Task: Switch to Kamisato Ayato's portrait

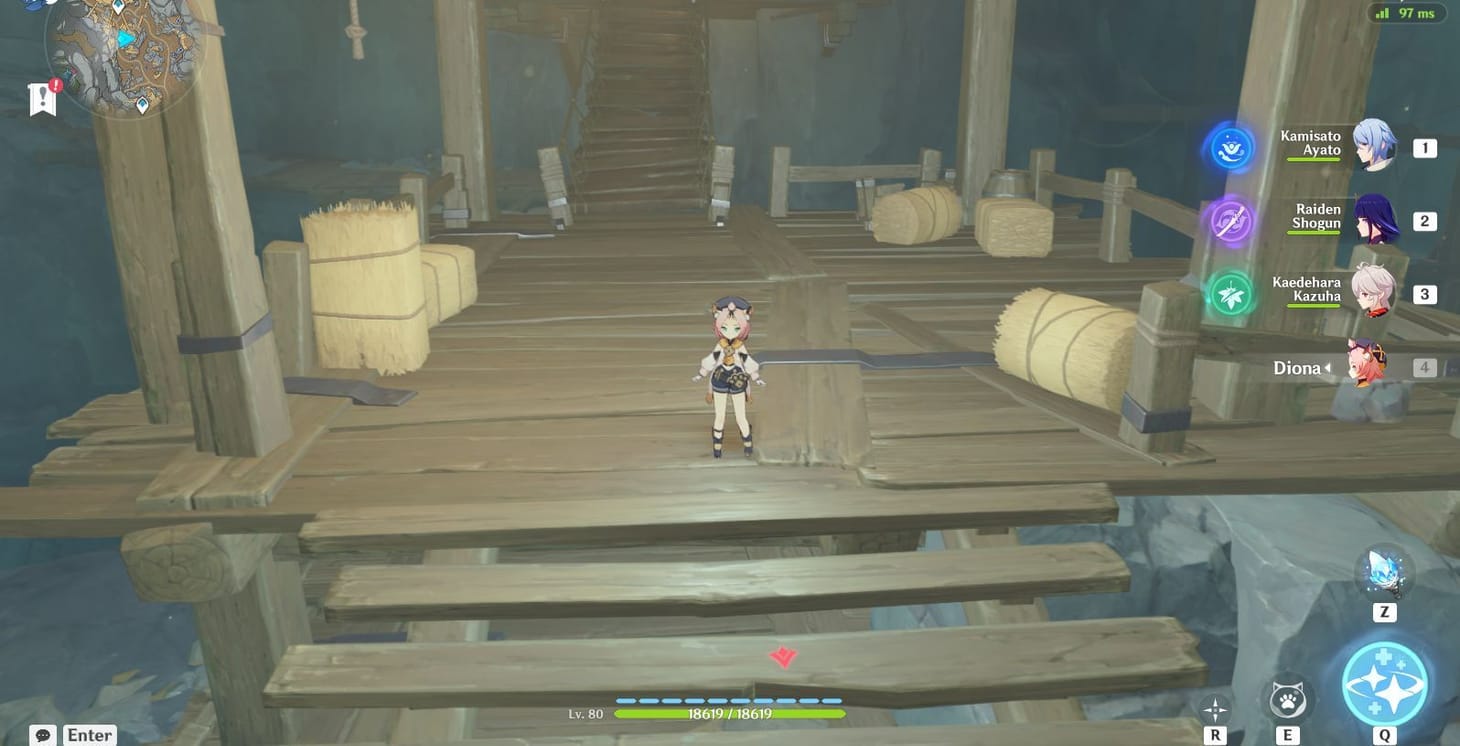Action: (1376, 147)
